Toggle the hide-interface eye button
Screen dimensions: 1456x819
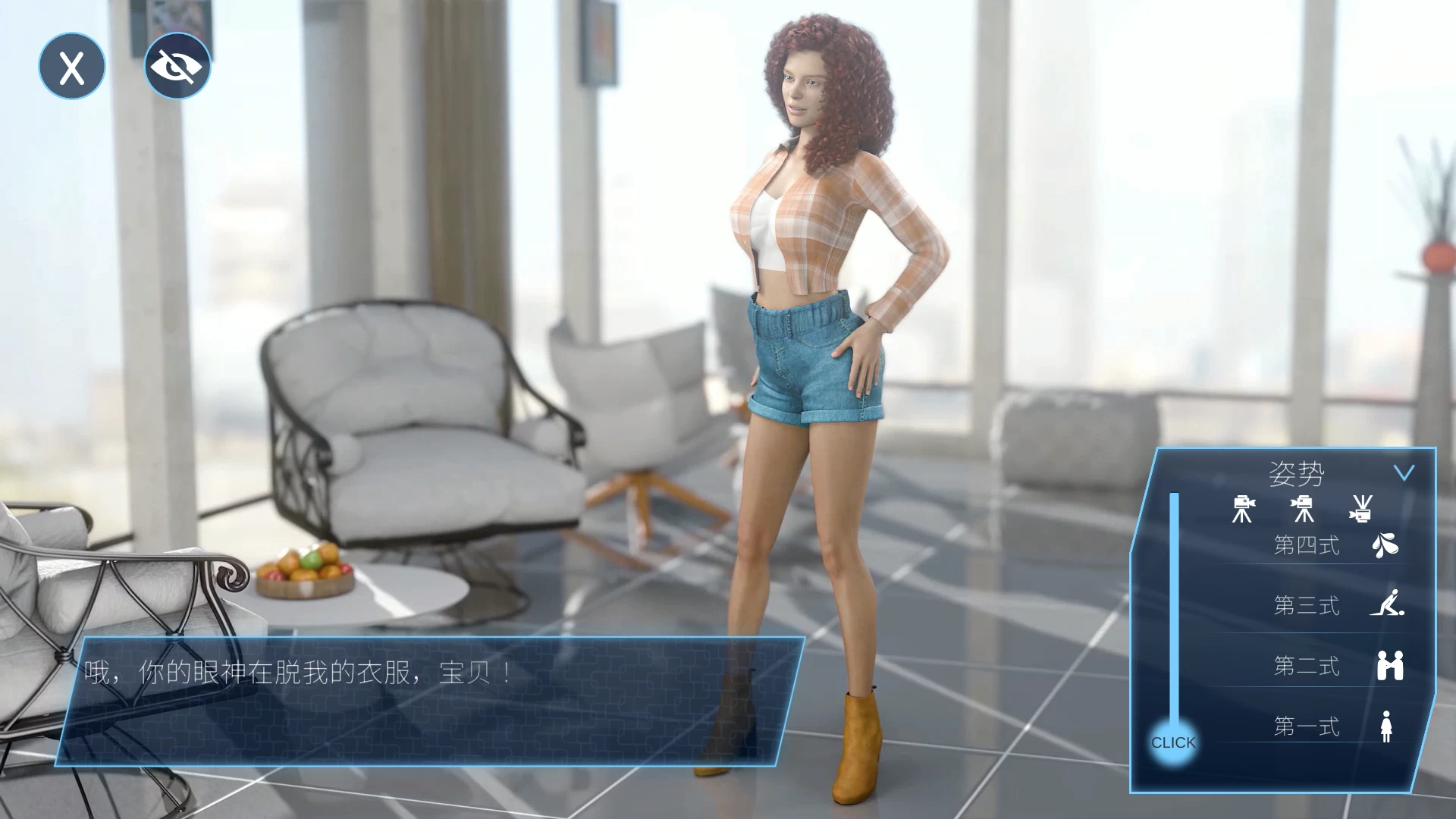click(x=177, y=66)
